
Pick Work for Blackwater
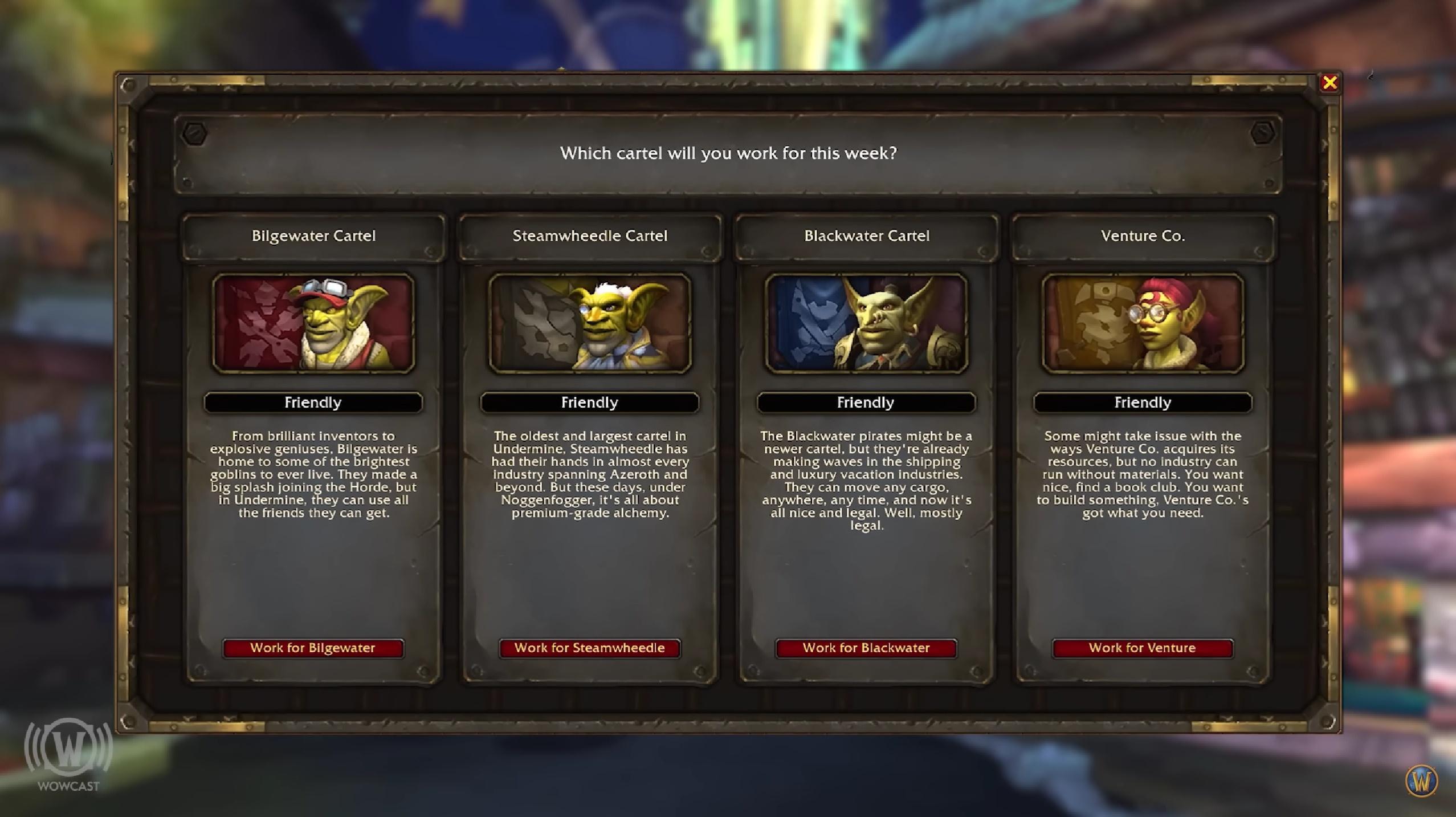pyautogui.click(x=866, y=648)
